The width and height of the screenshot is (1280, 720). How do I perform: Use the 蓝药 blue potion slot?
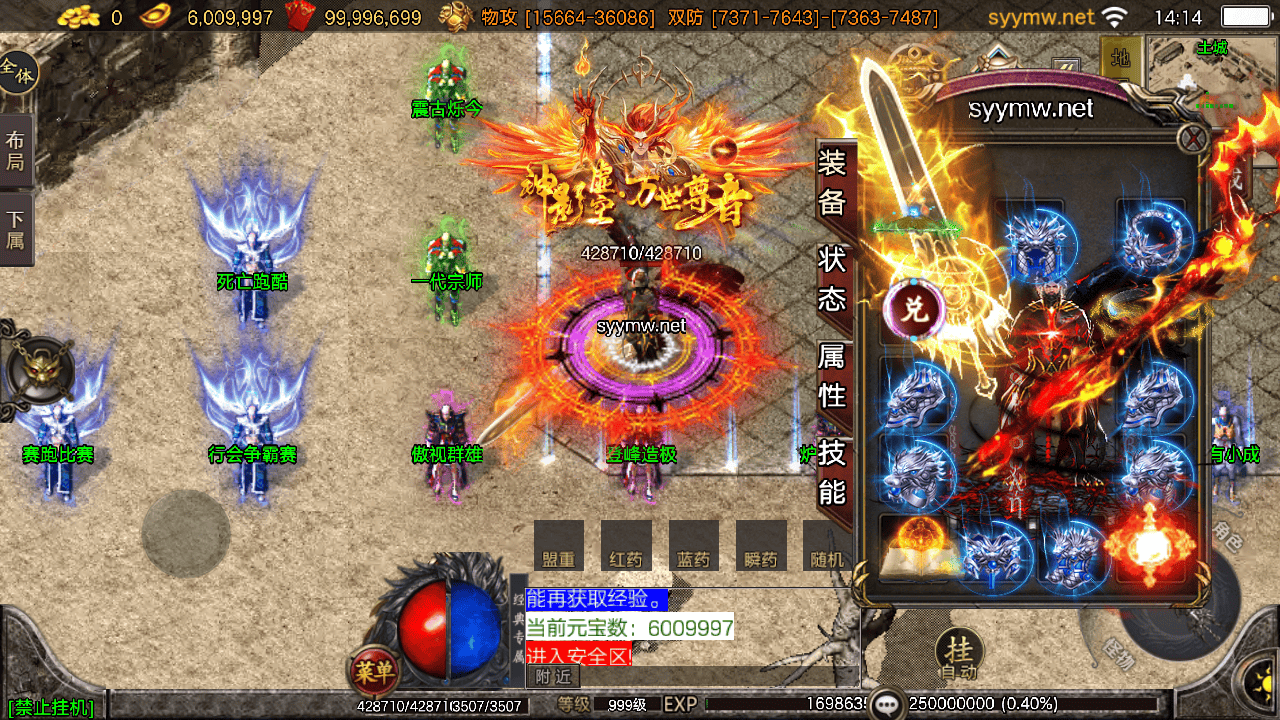click(694, 547)
